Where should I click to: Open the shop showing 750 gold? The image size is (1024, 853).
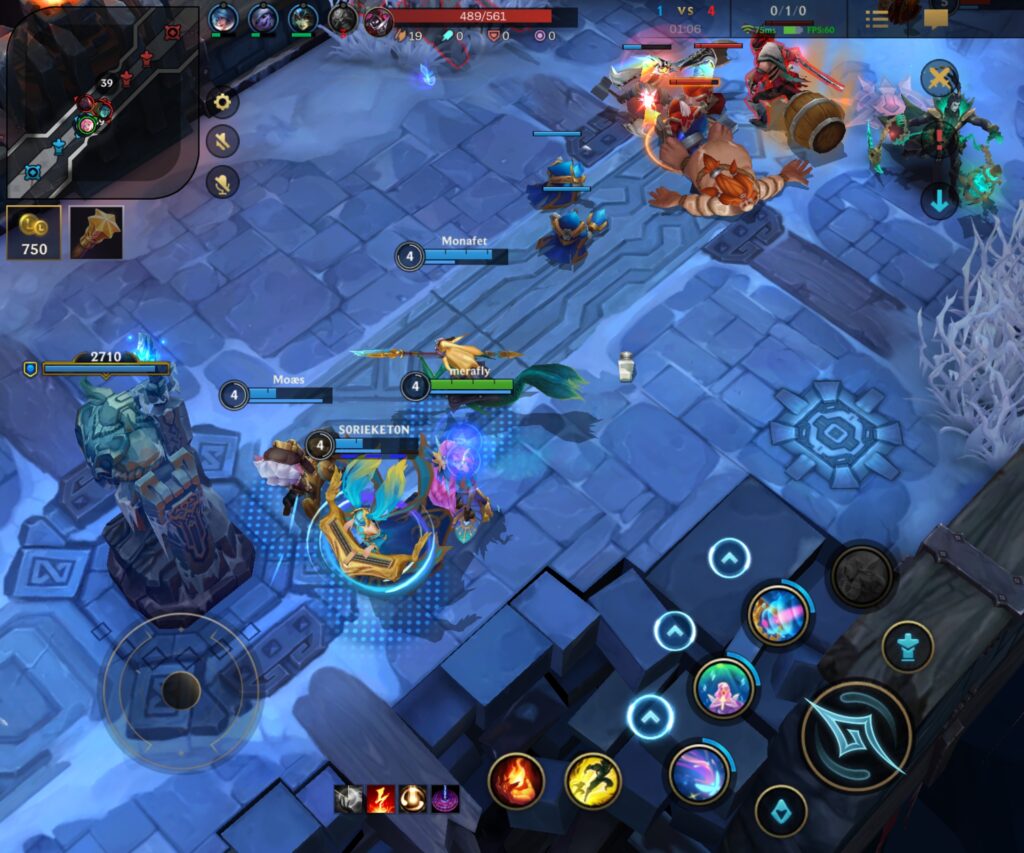34,232
